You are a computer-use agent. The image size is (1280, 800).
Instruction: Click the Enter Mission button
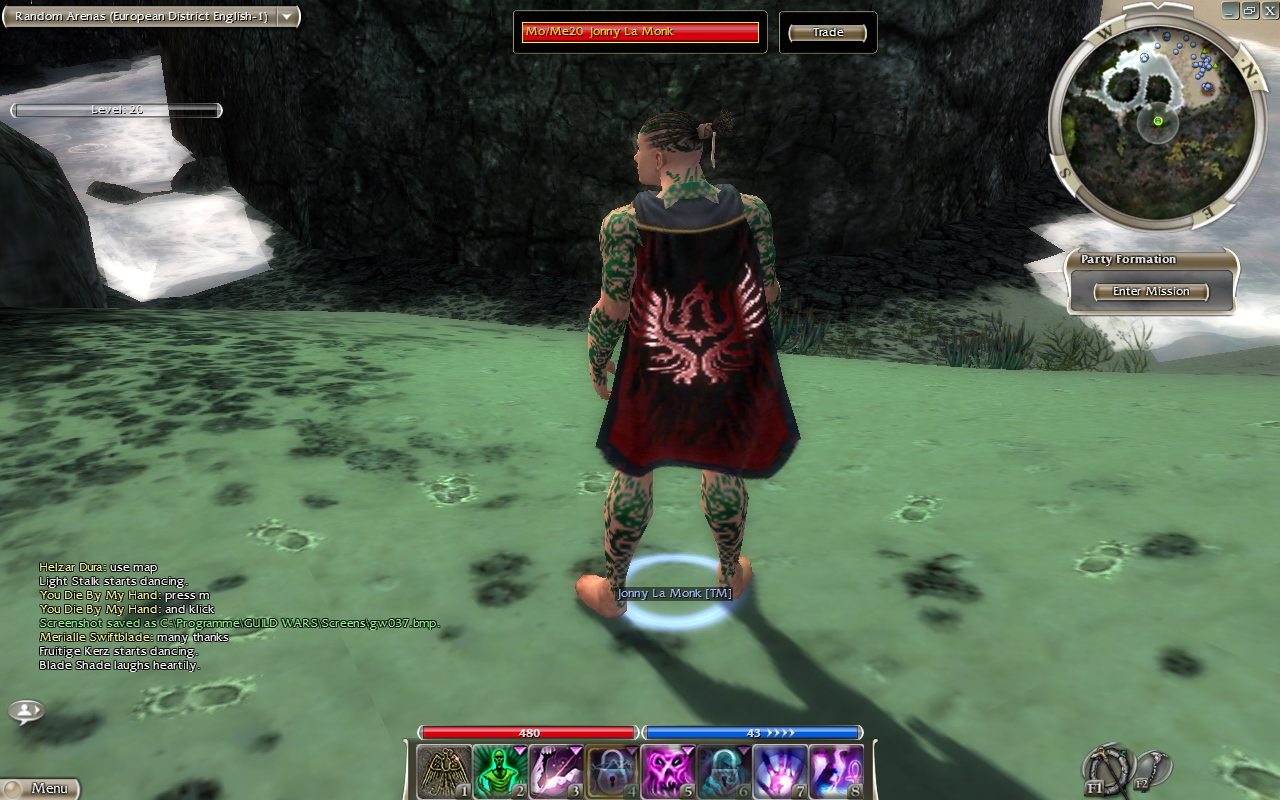click(1151, 292)
